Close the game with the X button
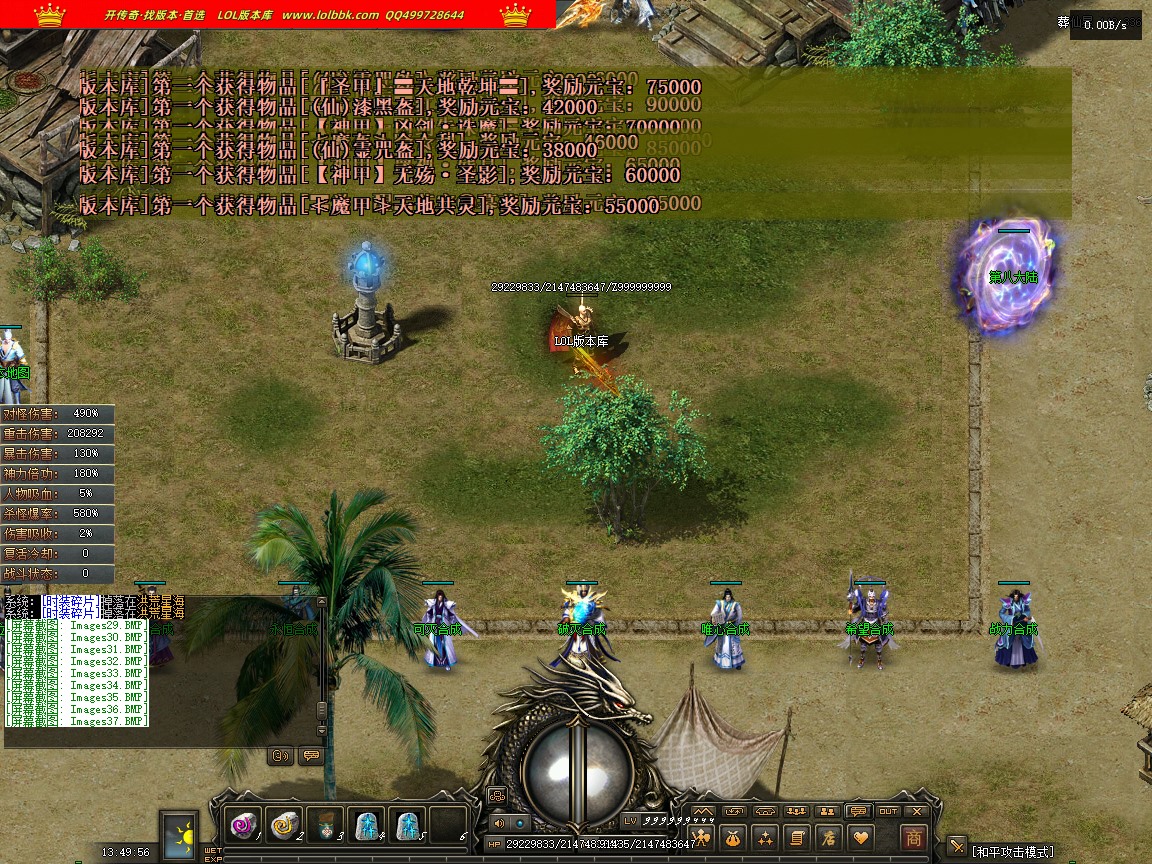The height and width of the screenshot is (864, 1152). point(917,811)
